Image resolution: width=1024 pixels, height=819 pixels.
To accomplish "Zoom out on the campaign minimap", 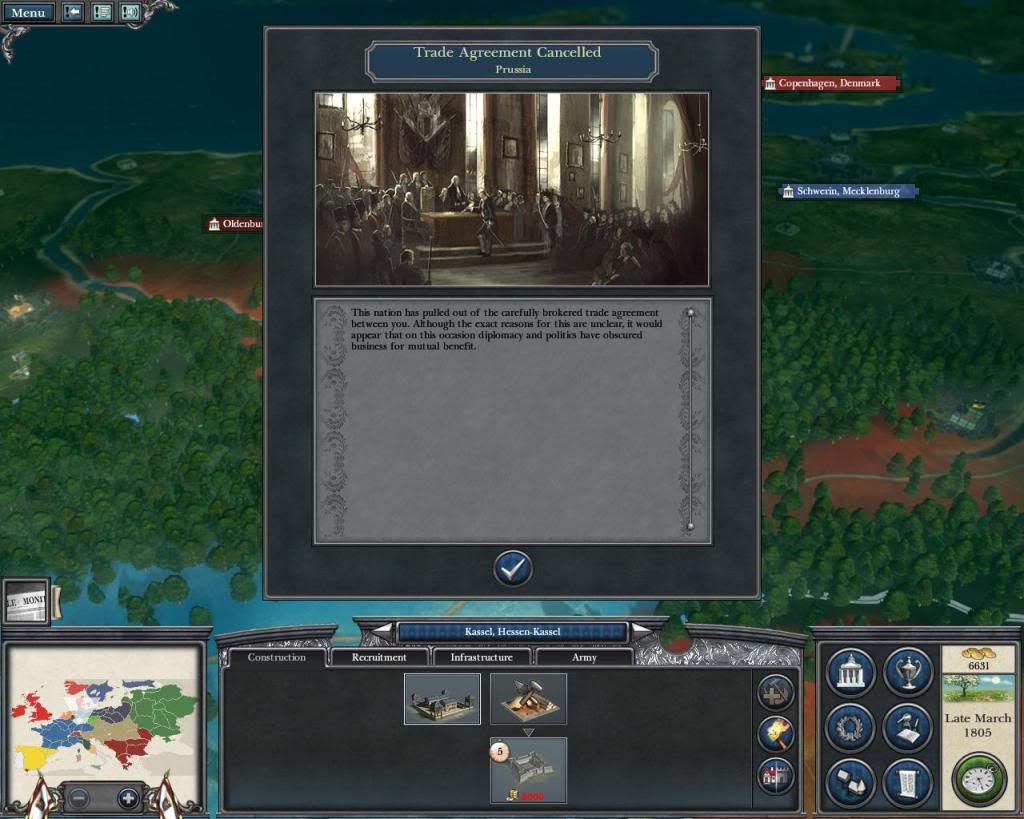I will [80, 798].
